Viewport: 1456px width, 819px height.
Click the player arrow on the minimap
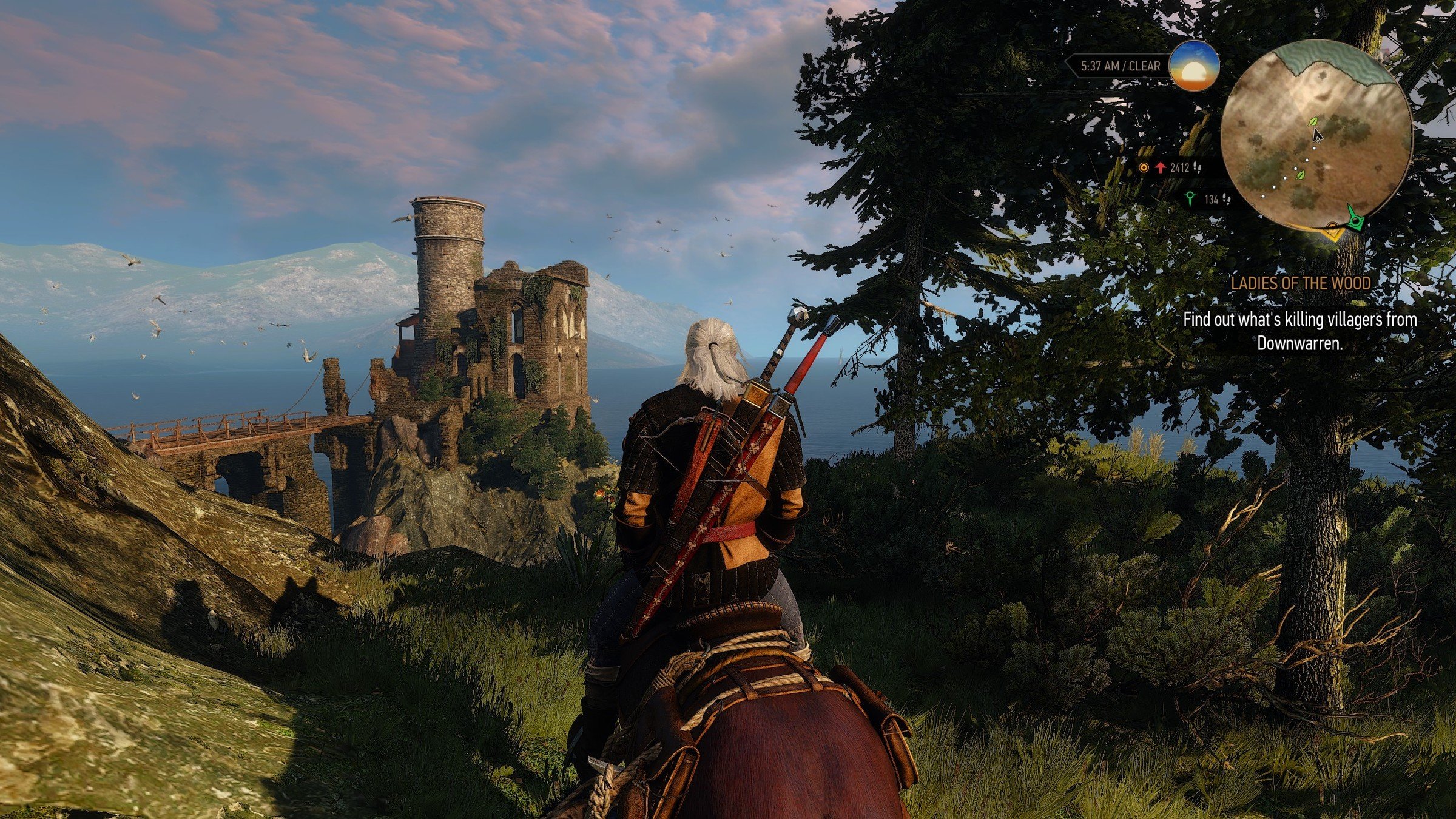coord(1316,133)
